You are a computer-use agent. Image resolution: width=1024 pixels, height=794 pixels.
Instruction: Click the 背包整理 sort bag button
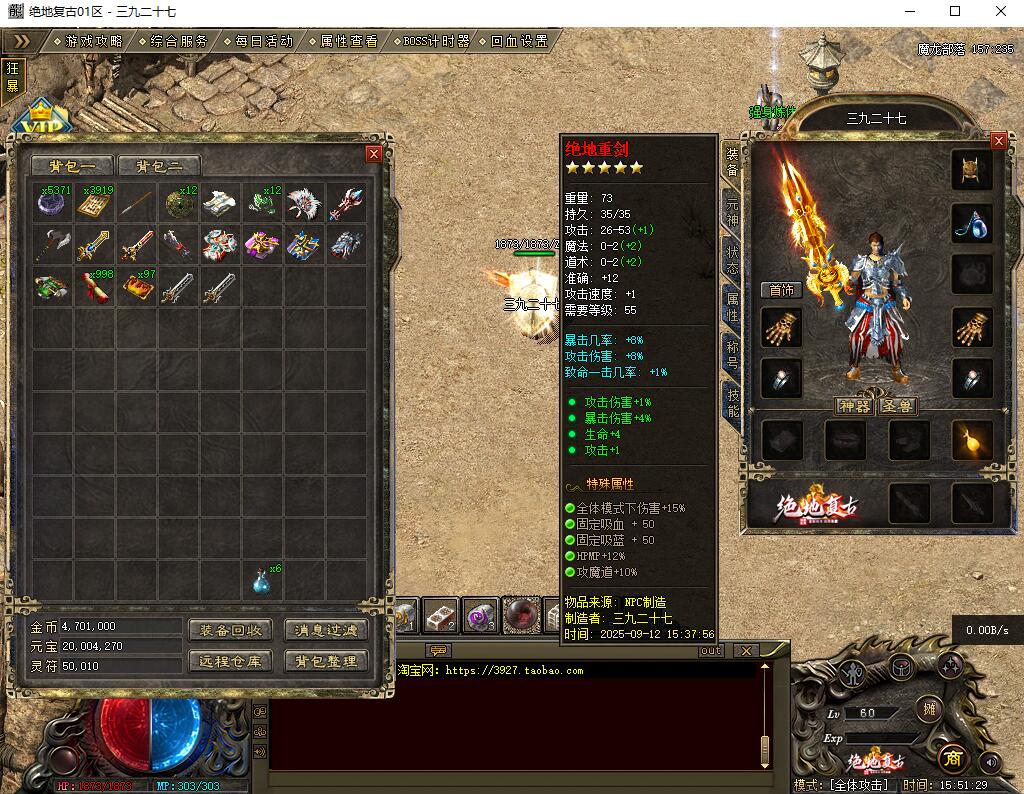[326, 661]
